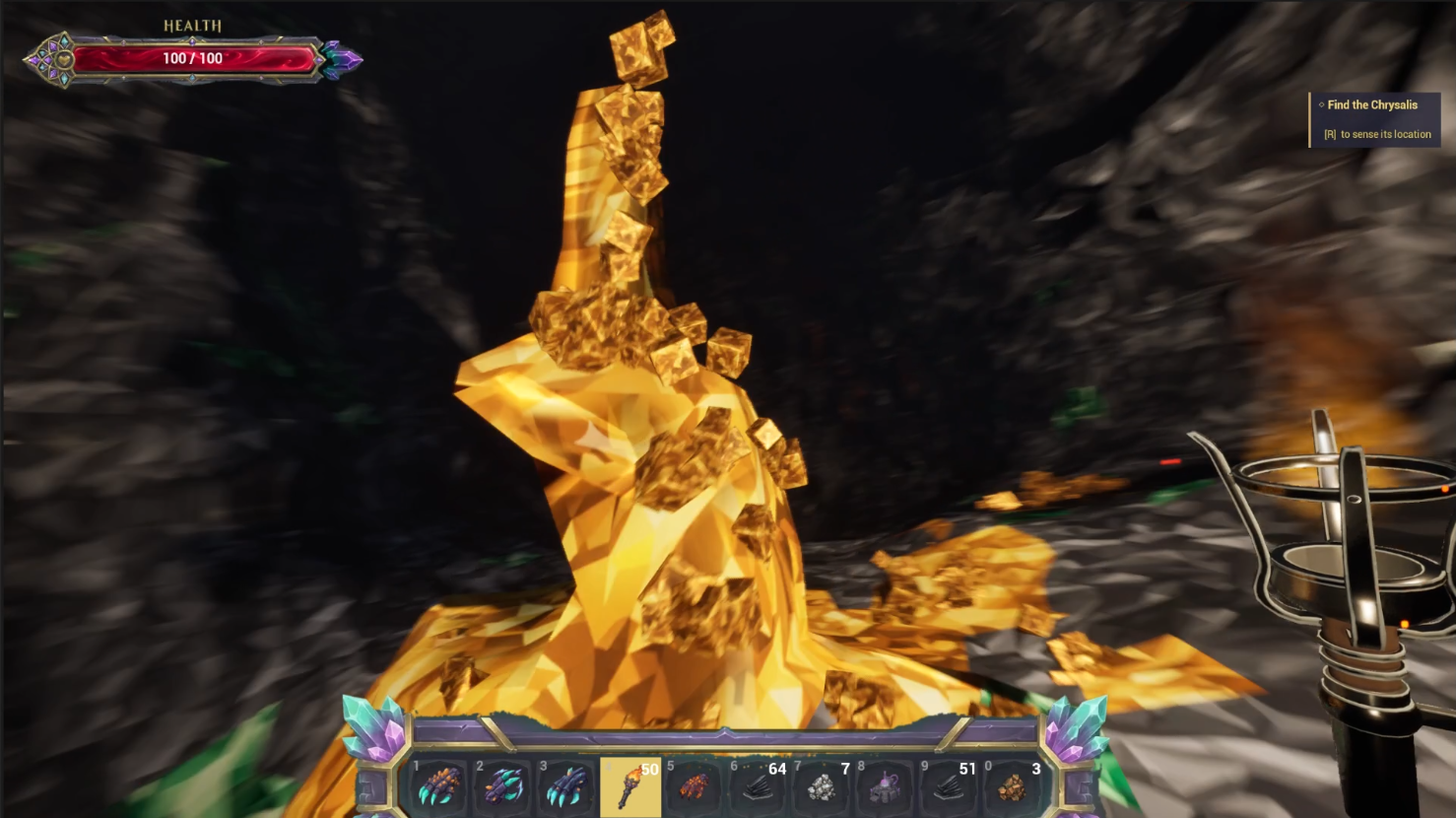Click the diamond marker beside Find the Chrysalis
The width and height of the screenshot is (1456, 818).
[1320, 104]
